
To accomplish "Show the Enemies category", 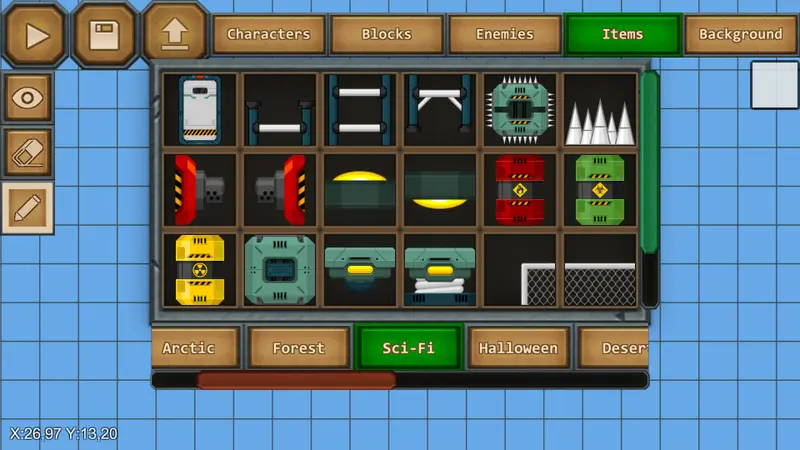I will click(504, 34).
